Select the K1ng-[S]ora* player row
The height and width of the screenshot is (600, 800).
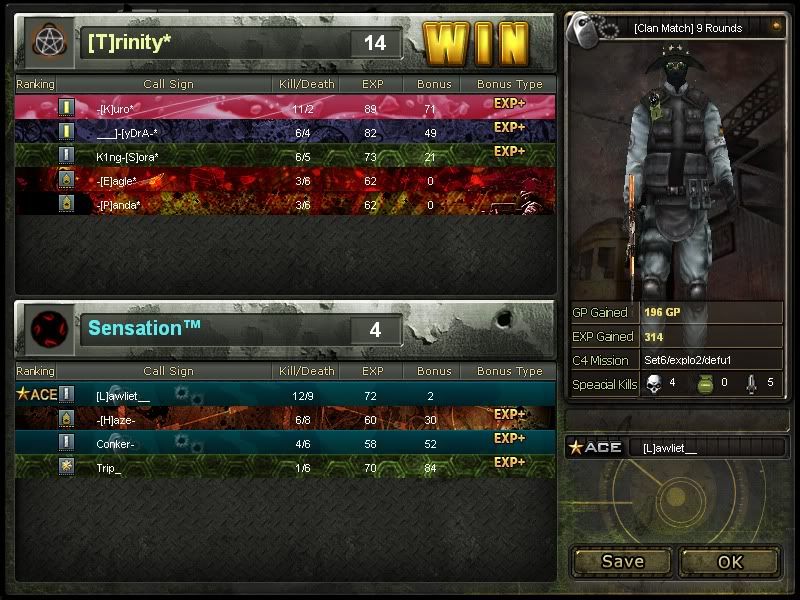285,156
